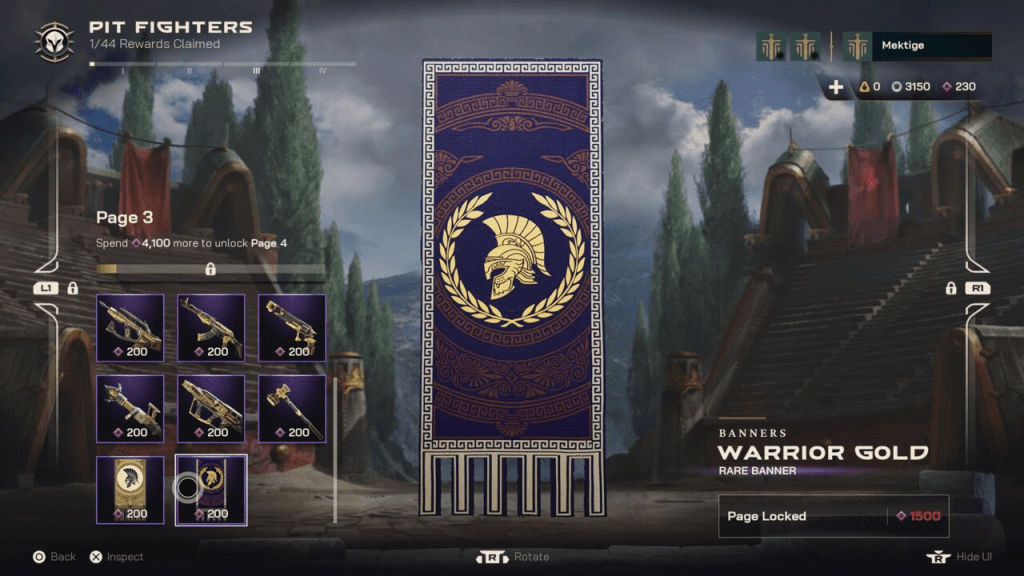Select the Warrior Gold banner tile
The image size is (1024, 576).
pos(211,490)
